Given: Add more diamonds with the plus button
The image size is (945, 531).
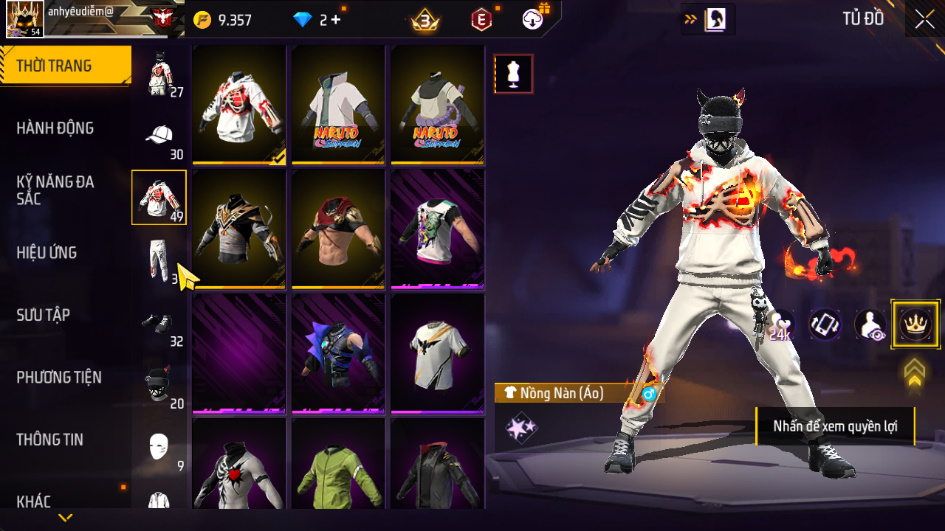Looking at the screenshot, I should tap(335, 19).
